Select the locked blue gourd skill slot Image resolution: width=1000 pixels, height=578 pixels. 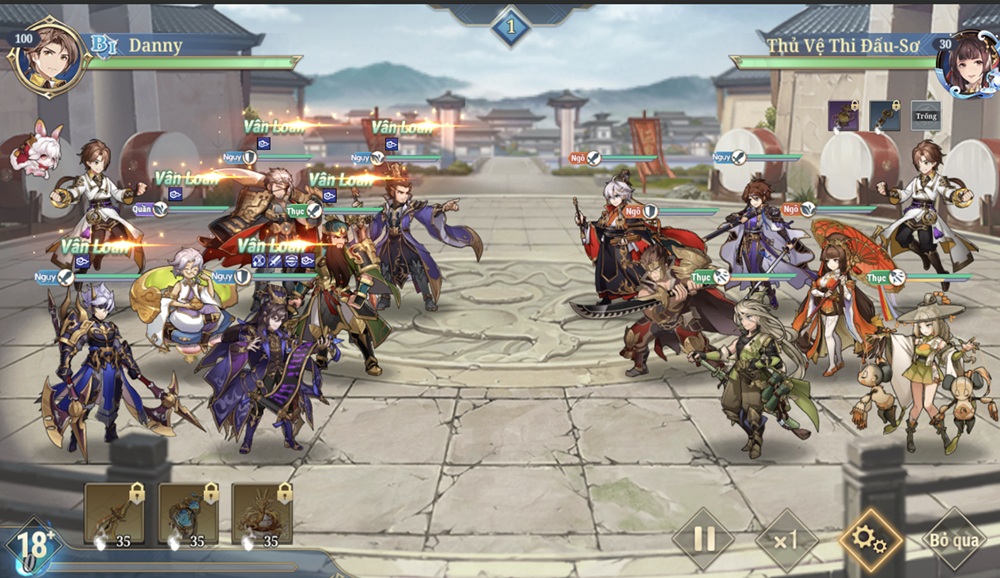[188, 513]
